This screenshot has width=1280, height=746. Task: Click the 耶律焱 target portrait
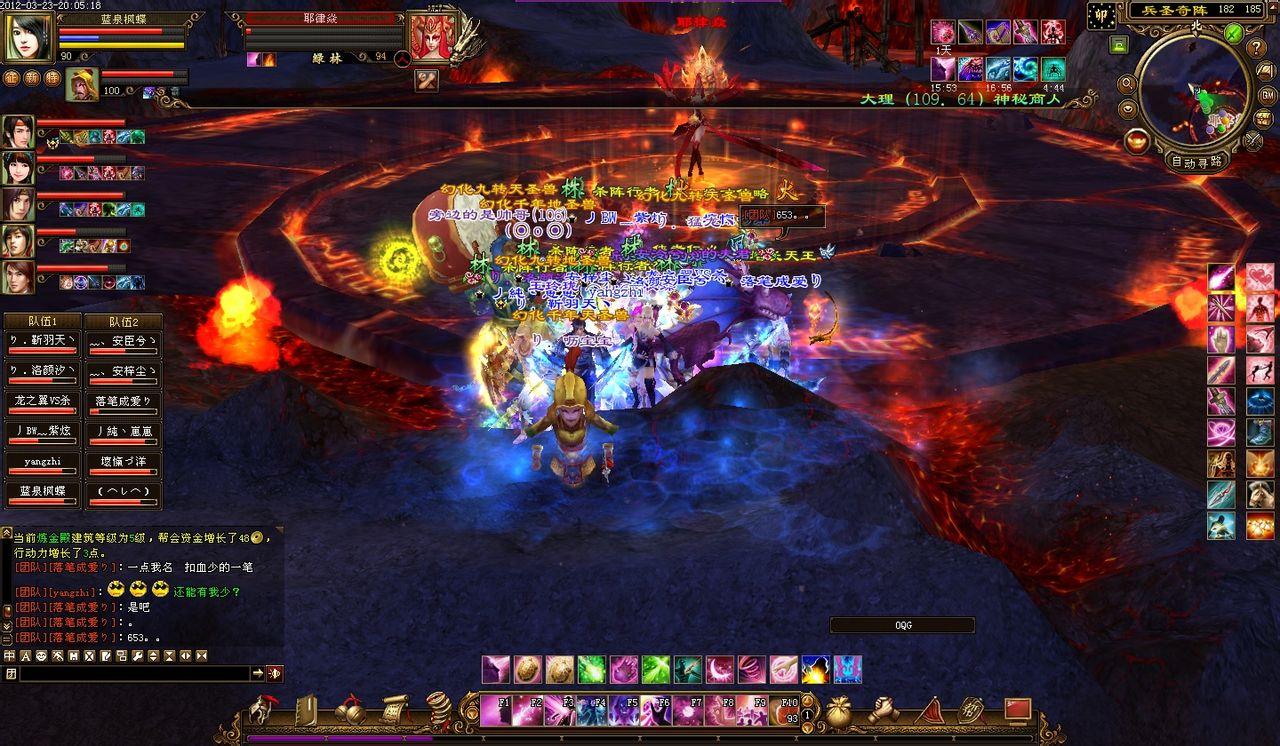click(432, 36)
